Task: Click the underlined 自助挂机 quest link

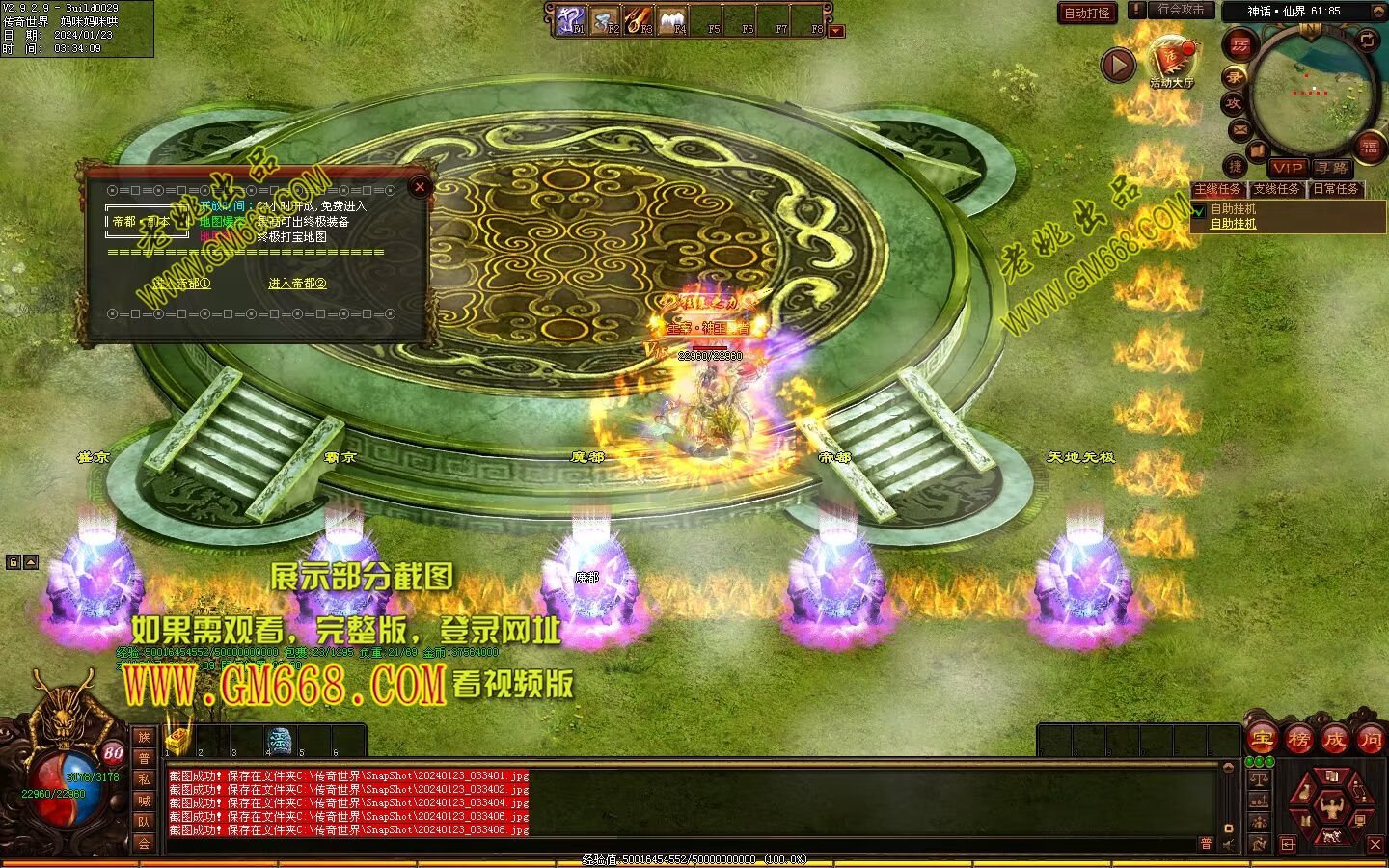Action: click(1234, 224)
